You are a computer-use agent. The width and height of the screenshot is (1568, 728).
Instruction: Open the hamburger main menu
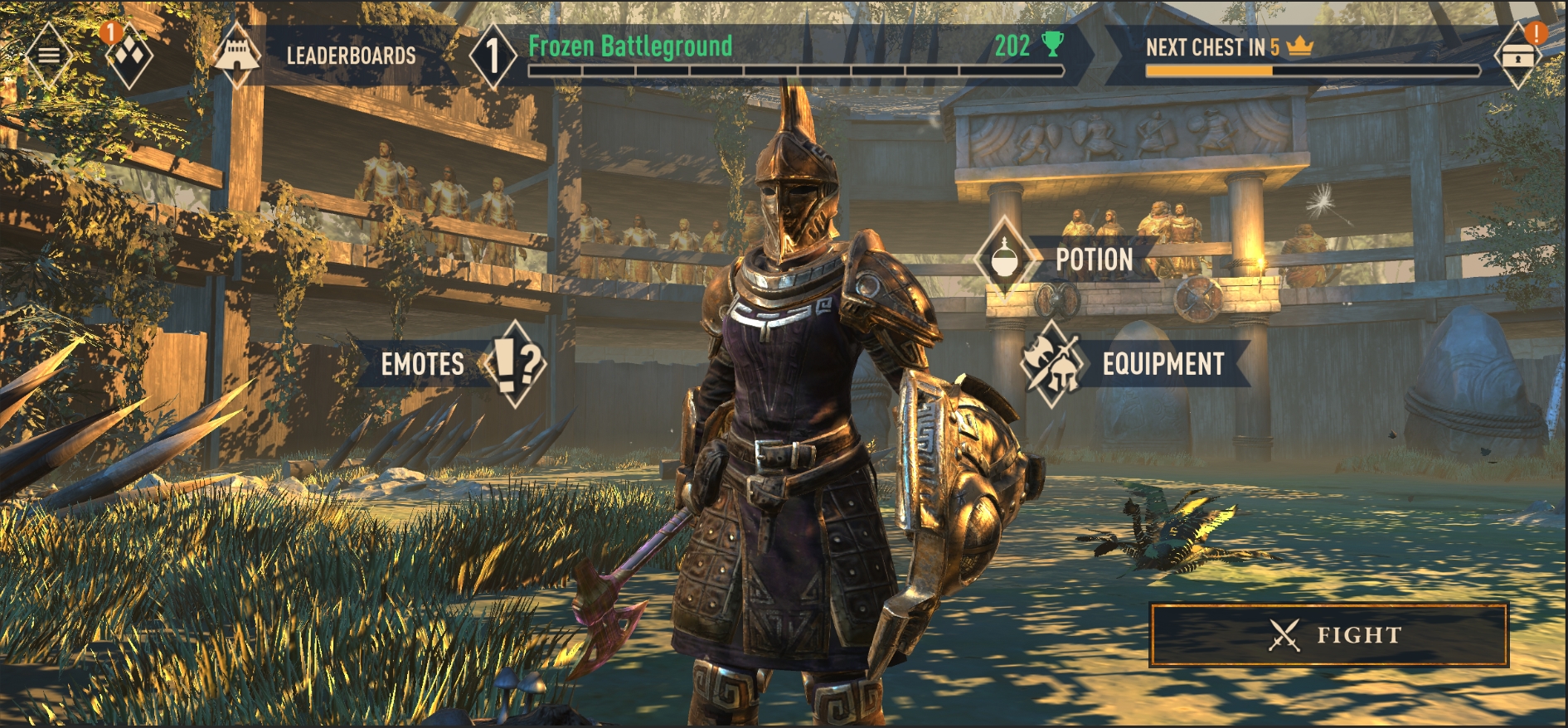[48, 56]
